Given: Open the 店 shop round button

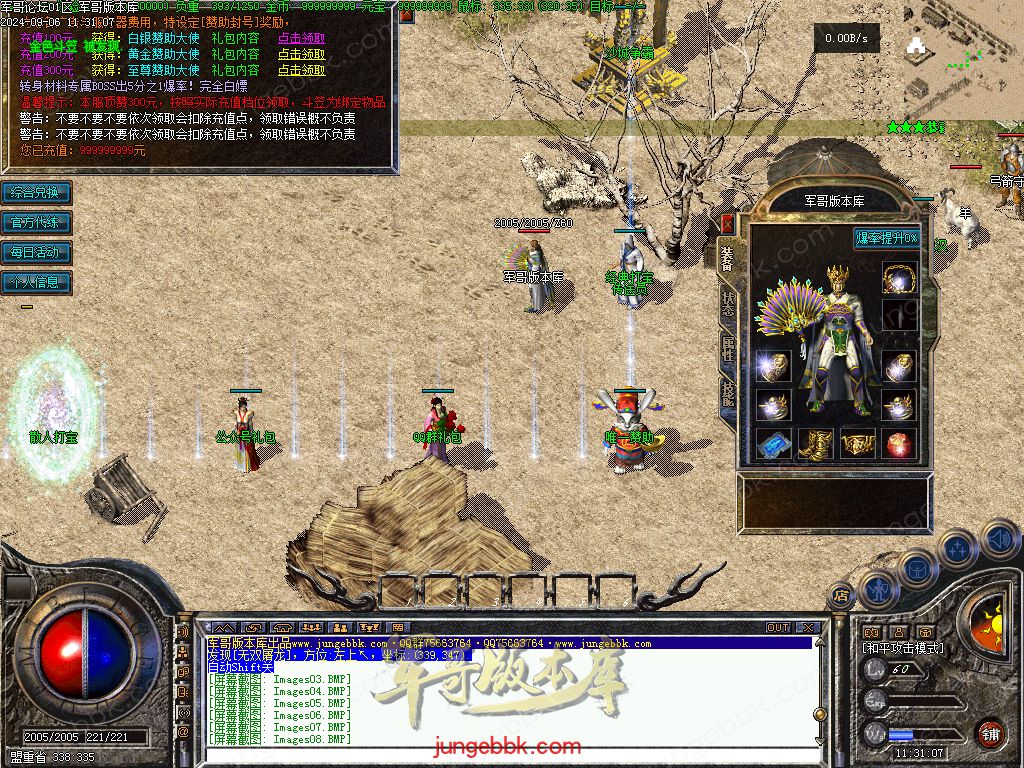Looking at the screenshot, I should tap(840, 596).
